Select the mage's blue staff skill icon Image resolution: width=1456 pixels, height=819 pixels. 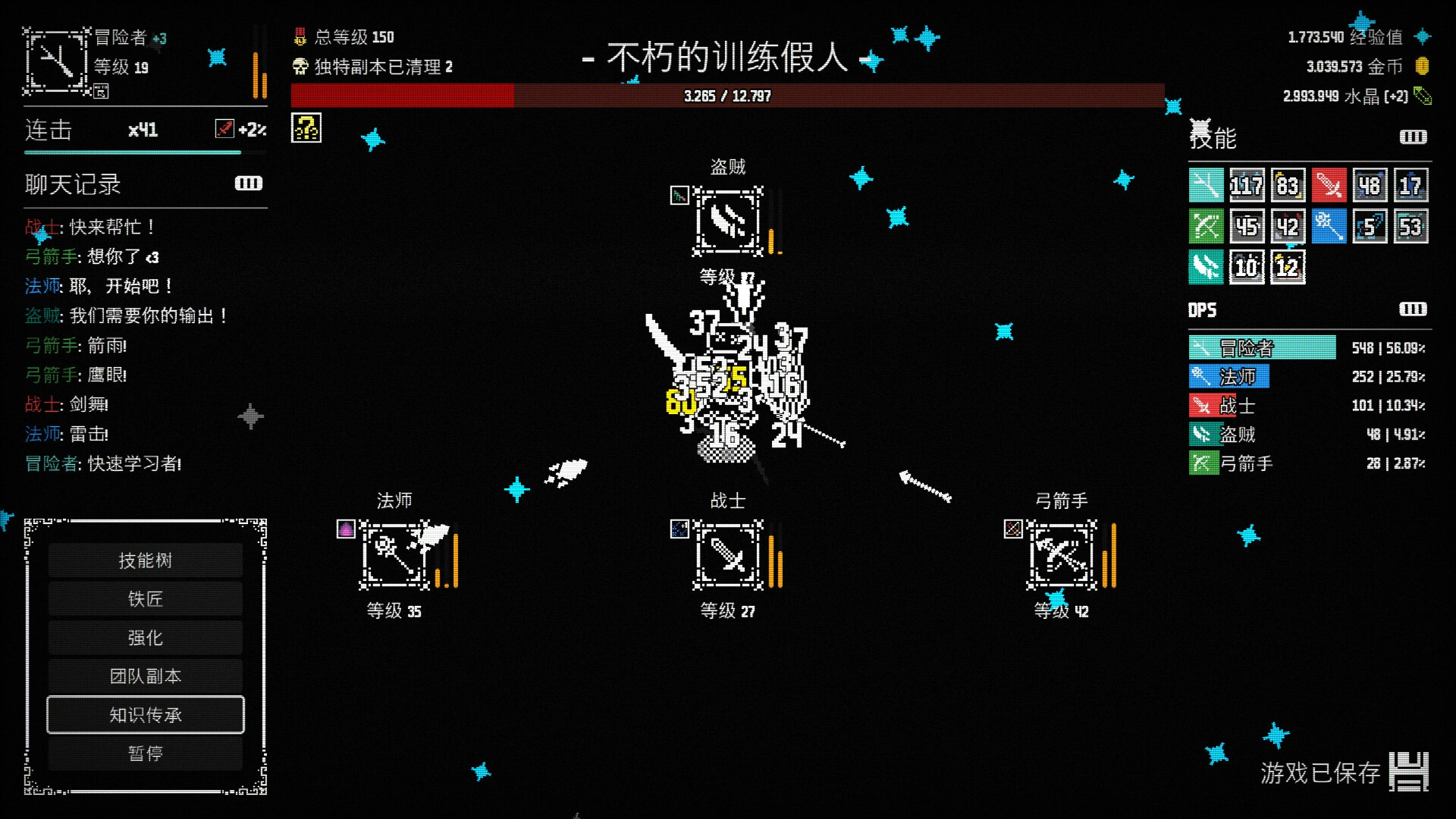(1329, 227)
